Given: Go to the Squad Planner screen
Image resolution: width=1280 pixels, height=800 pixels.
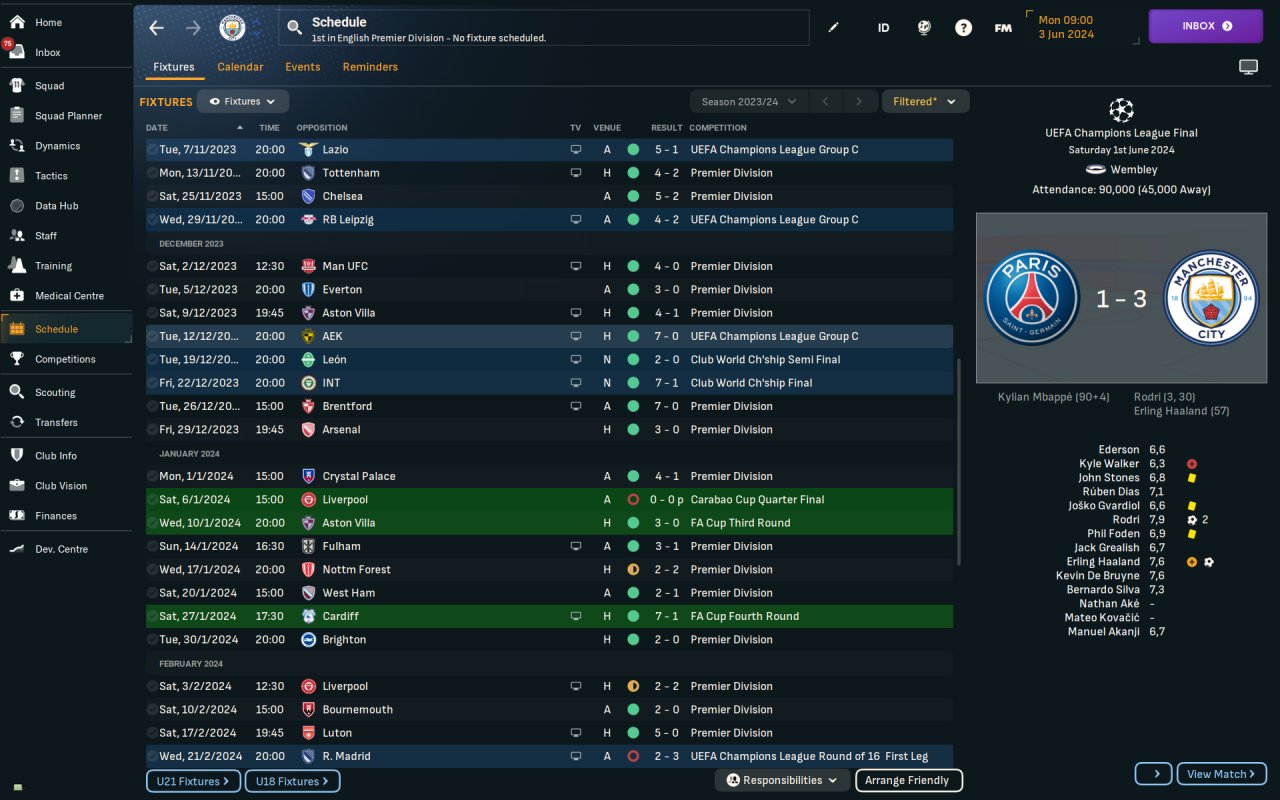Looking at the screenshot, I should (68, 116).
